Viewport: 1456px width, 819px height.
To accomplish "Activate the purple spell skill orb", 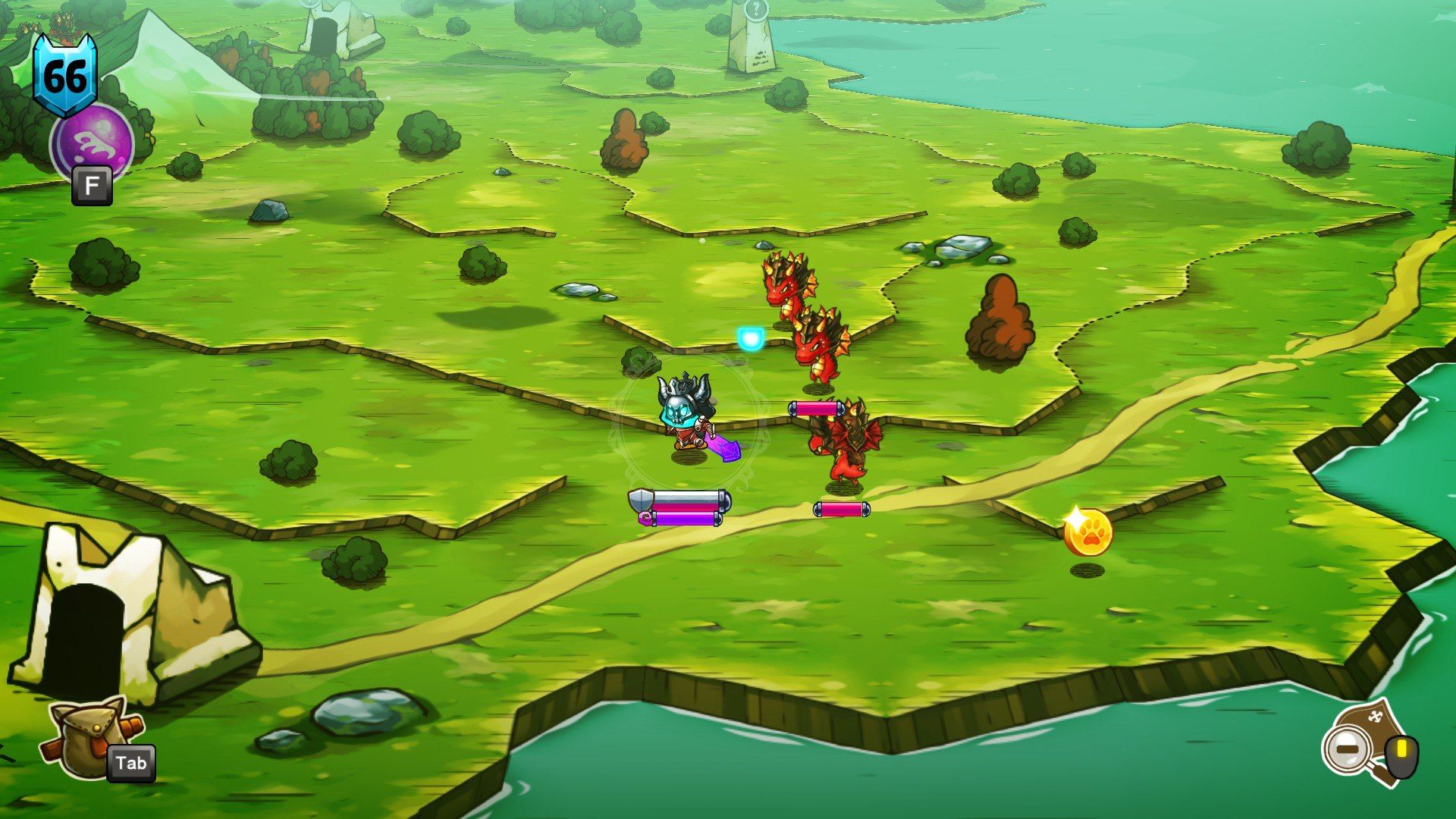I will tap(92, 144).
